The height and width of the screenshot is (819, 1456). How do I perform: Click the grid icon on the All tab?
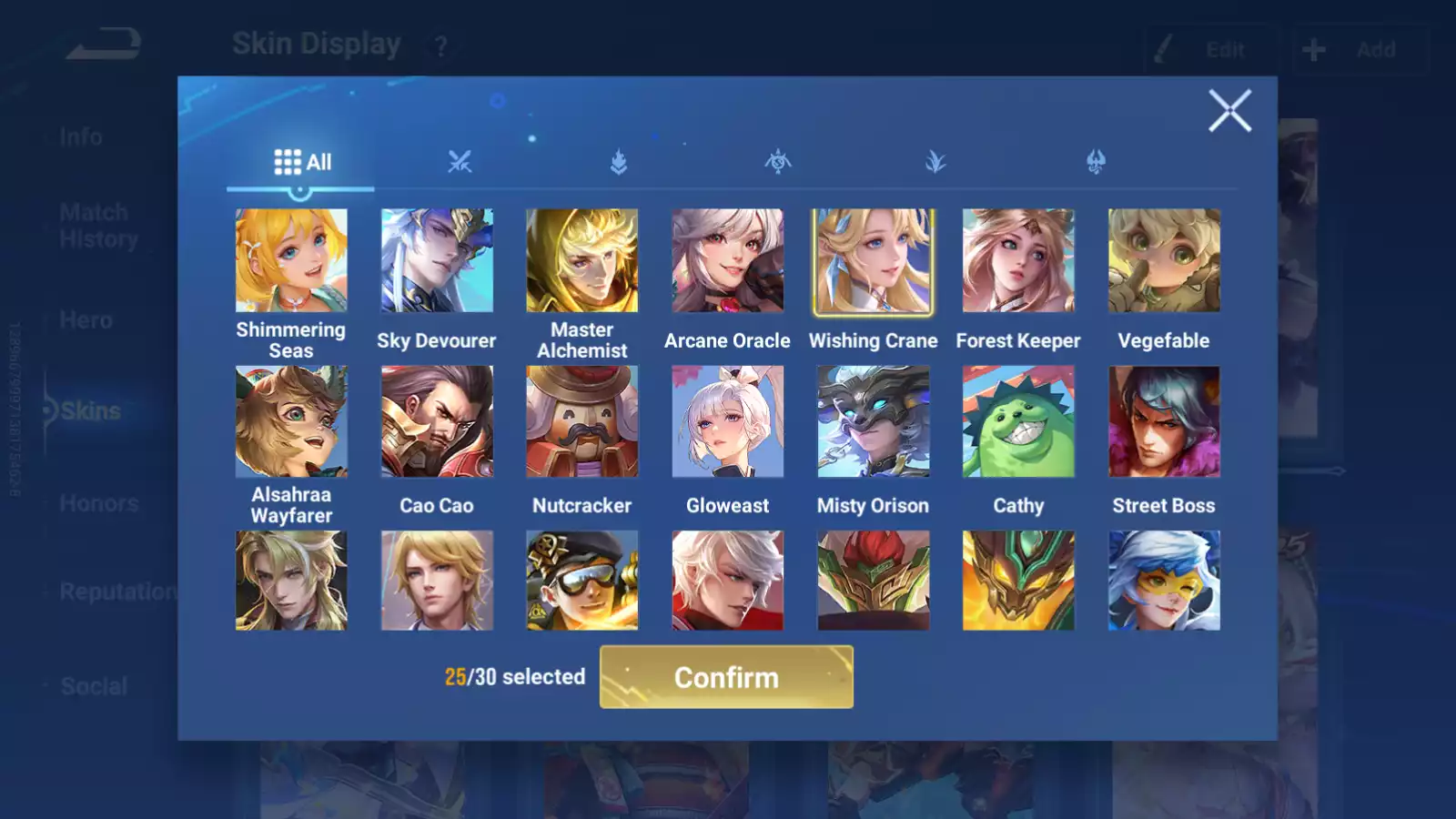(x=287, y=161)
